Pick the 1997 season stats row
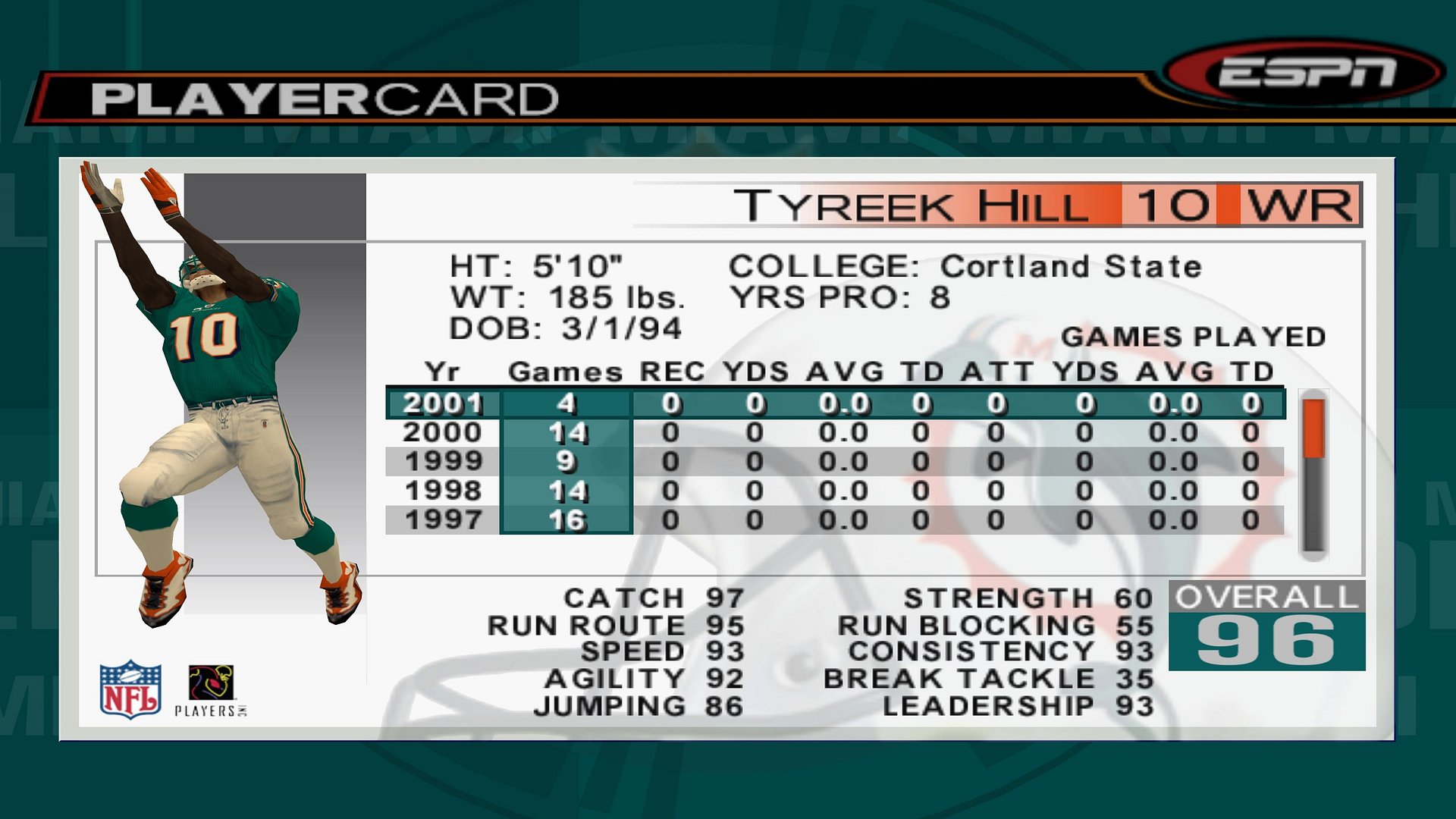1456x819 pixels. (x=834, y=520)
